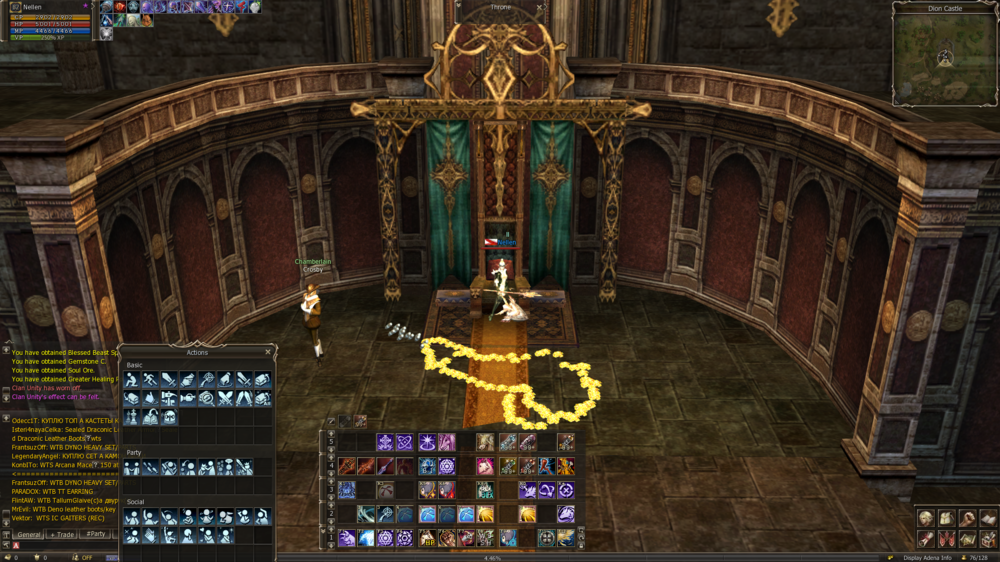Use the sit/stand action icon

click(131, 380)
